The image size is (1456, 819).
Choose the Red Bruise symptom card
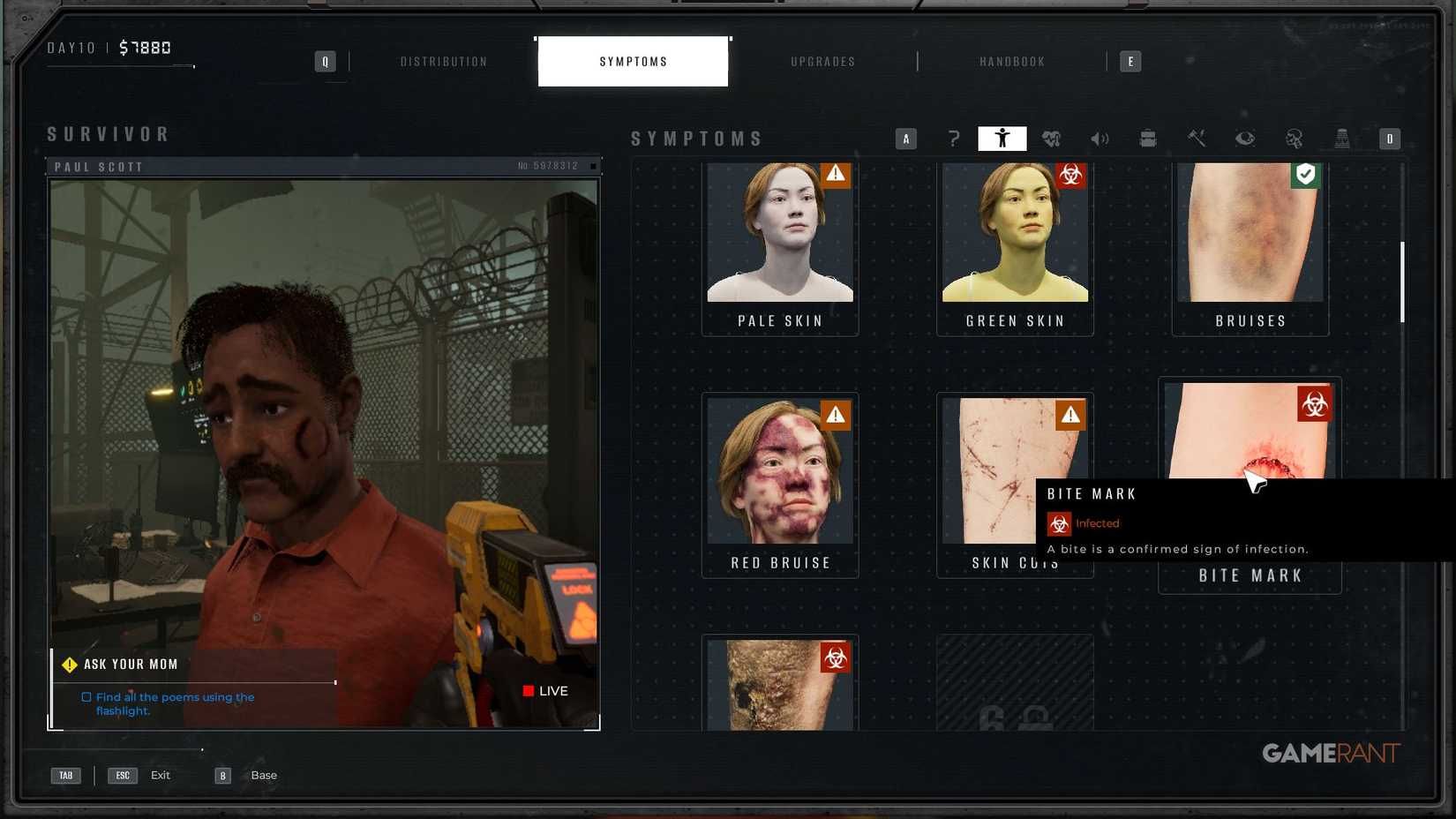(780, 485)
